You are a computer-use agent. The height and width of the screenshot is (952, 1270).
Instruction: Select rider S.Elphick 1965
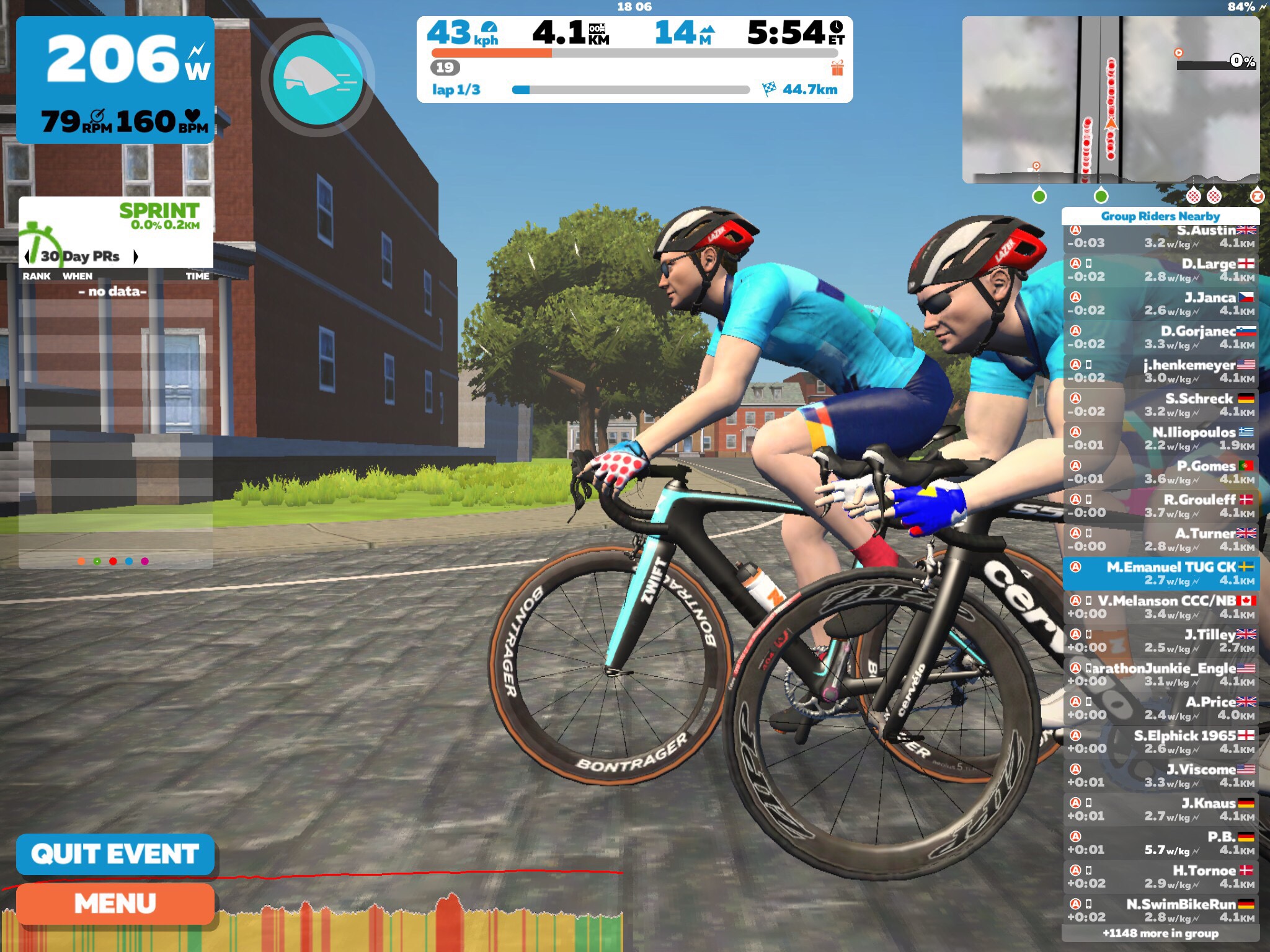[x=1160, y=742]
